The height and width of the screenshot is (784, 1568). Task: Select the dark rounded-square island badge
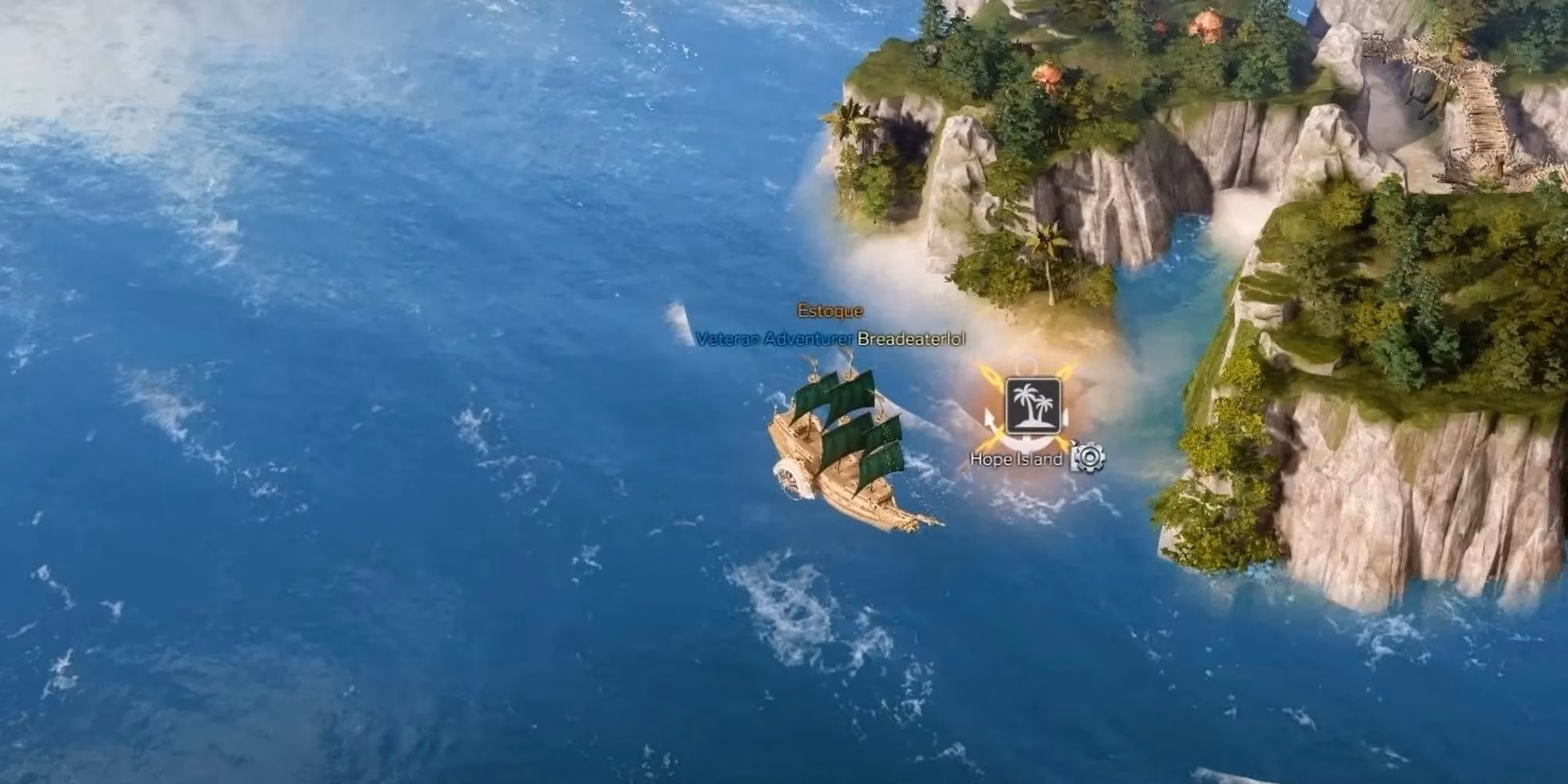(x=1033, y=404)
